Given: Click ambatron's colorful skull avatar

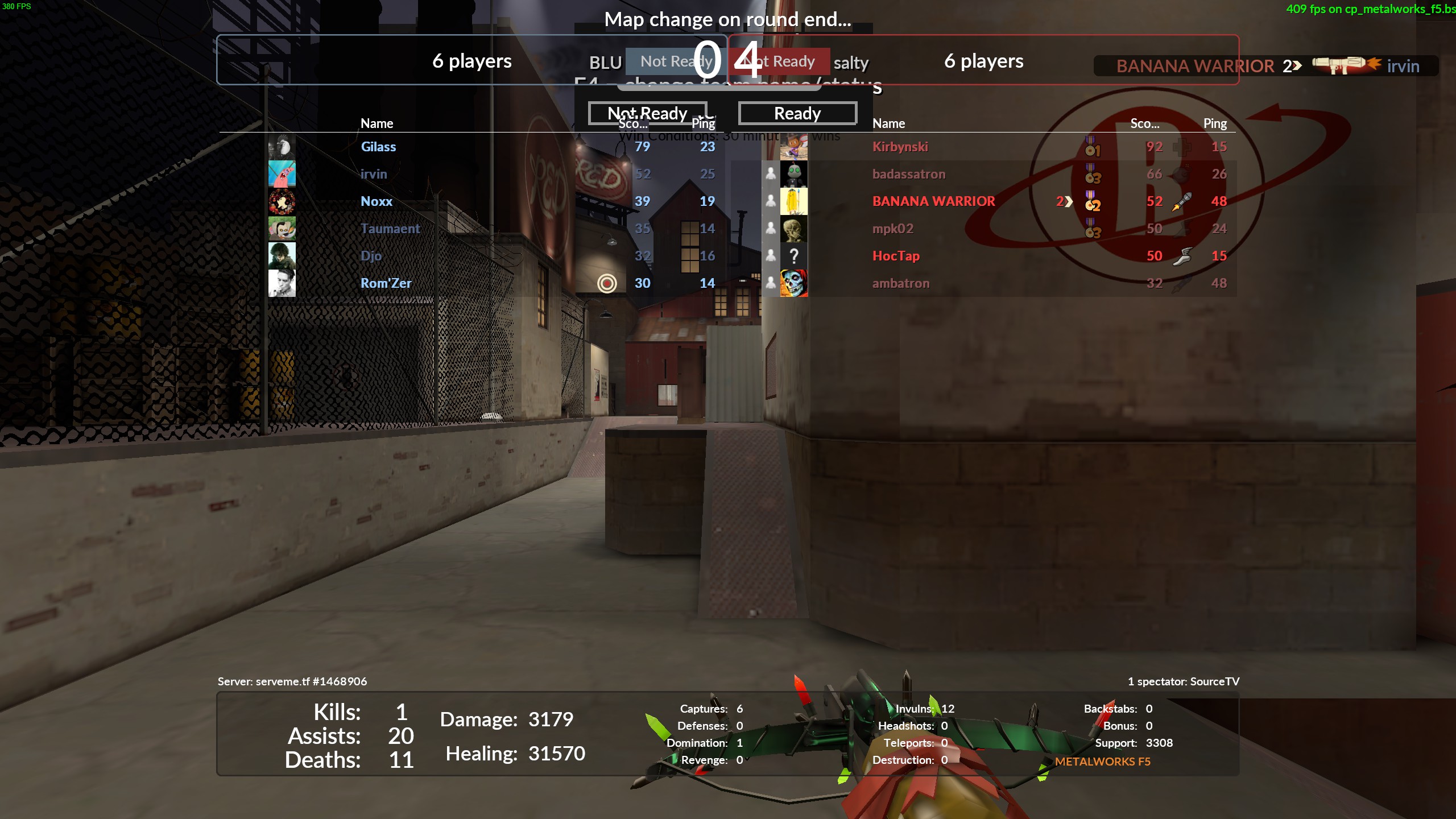Looking at the screenshot, I should pyautogui.click(x=793, y=283).
